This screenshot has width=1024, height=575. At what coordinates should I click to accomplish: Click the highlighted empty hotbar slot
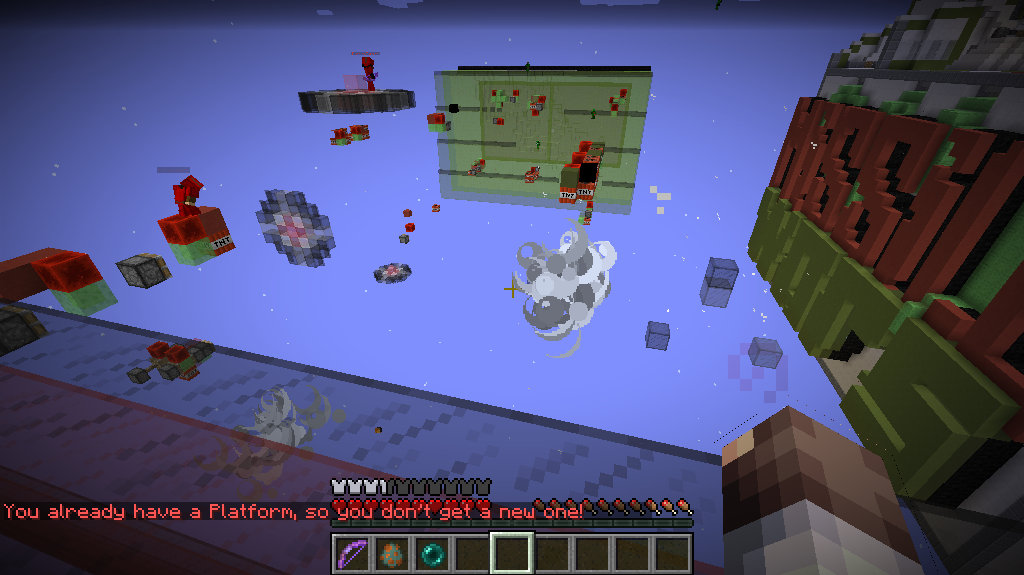pyautogui.click(x=511, y=553)
